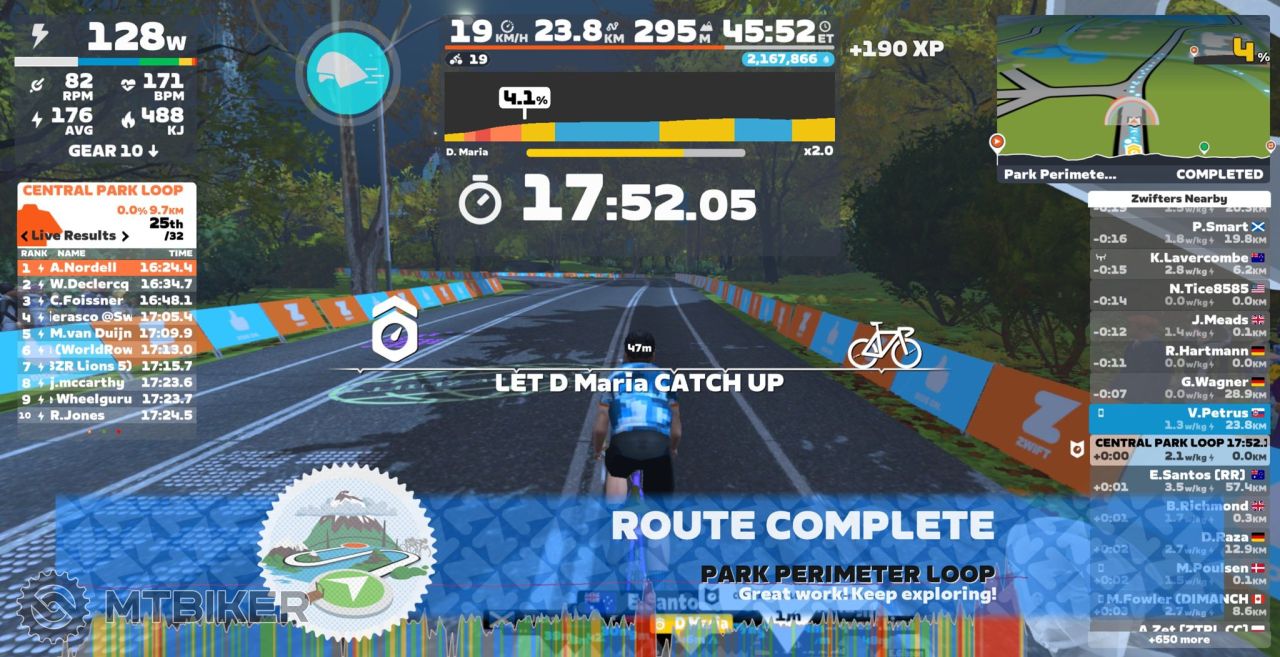Show previous leaderboard with left arrow
Image resolution: width=1280 pixels, height=657 pixels.
(25, 236)
